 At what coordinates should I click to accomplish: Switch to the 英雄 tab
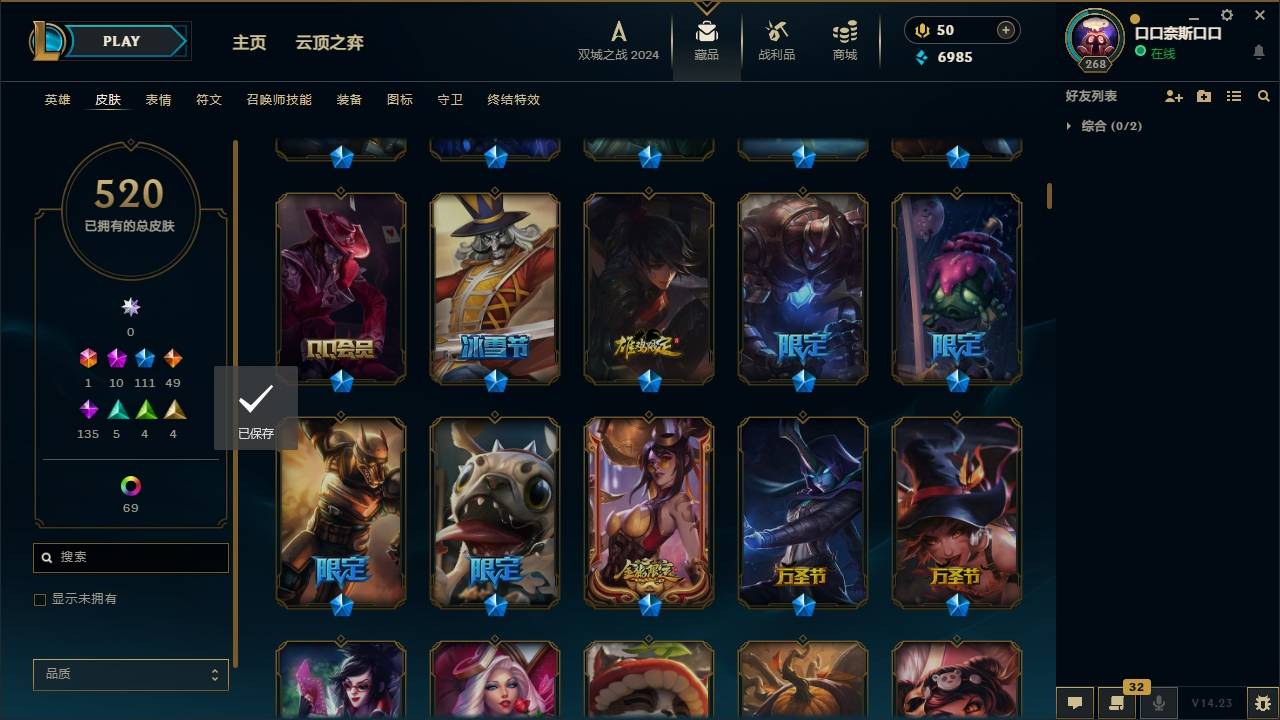[x=57, y=100]
